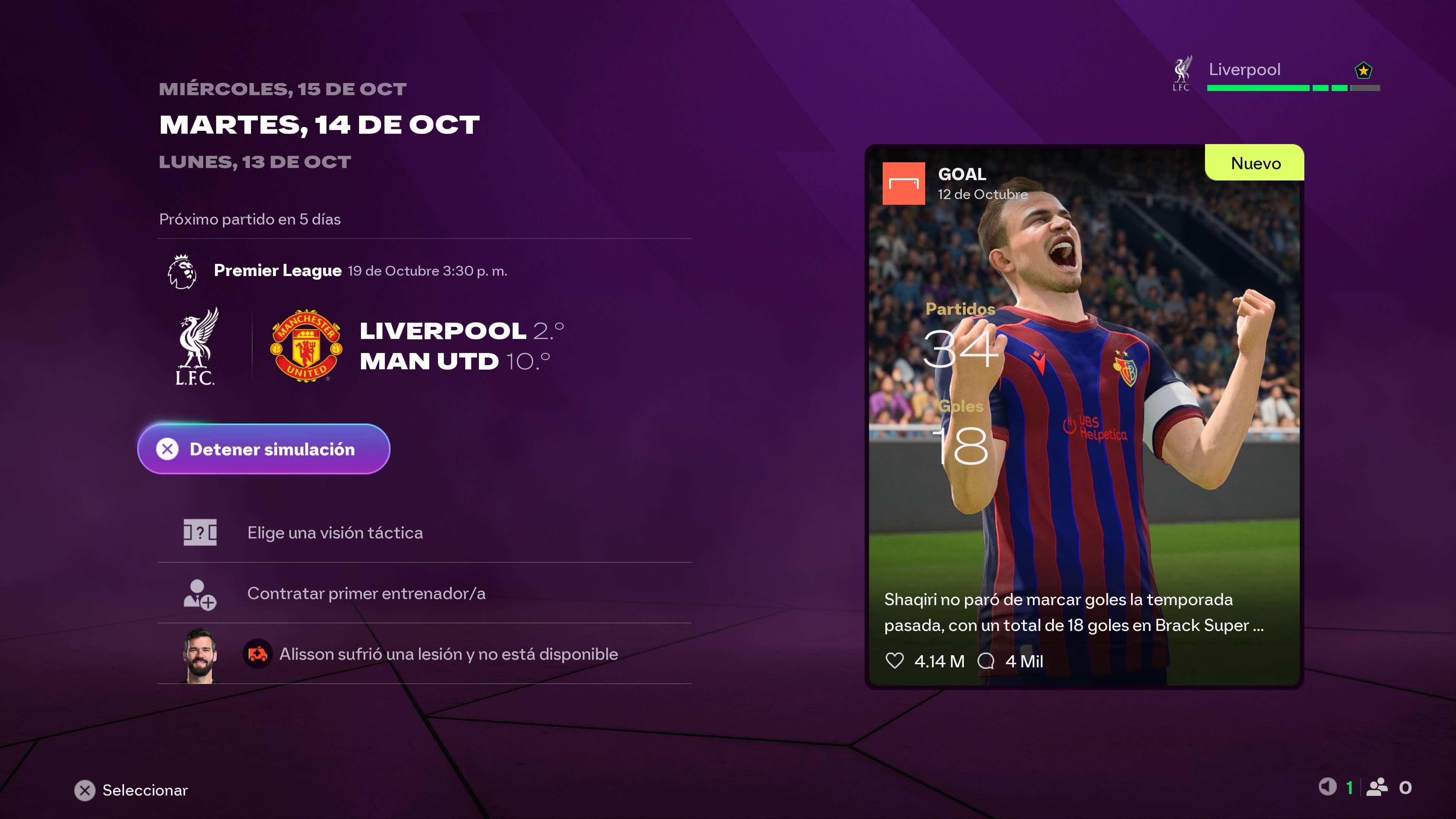Open comments on the Shaqiri post
The image size is (1456, 819).
pyautogui.click(x=986, y=661)
